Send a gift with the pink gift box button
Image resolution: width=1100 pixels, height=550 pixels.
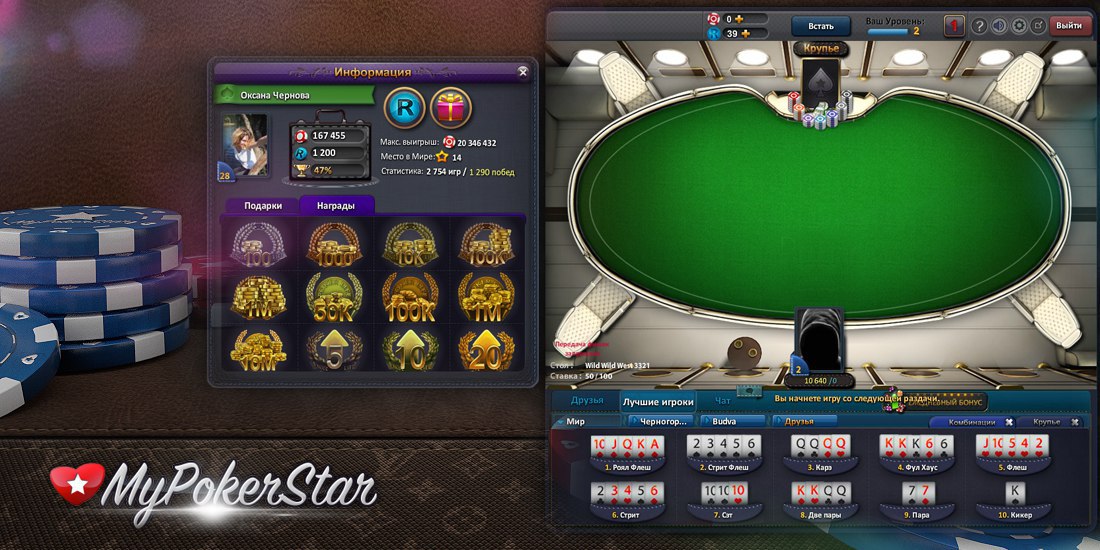coord(450,109)
